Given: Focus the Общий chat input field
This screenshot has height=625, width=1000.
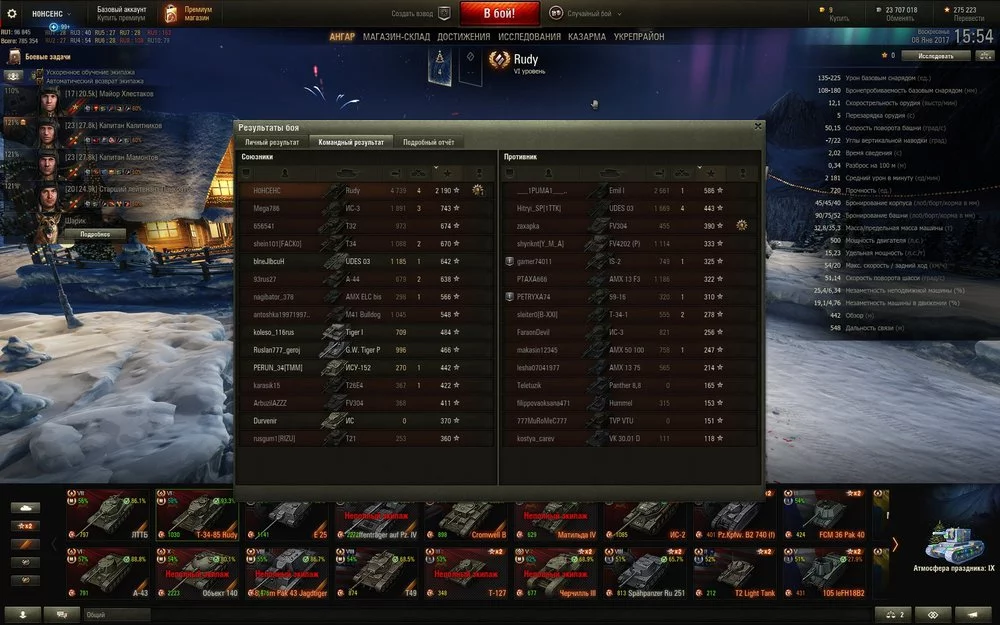Looking at the screenshot, I should pyautogui.click(x=115, y=614).
